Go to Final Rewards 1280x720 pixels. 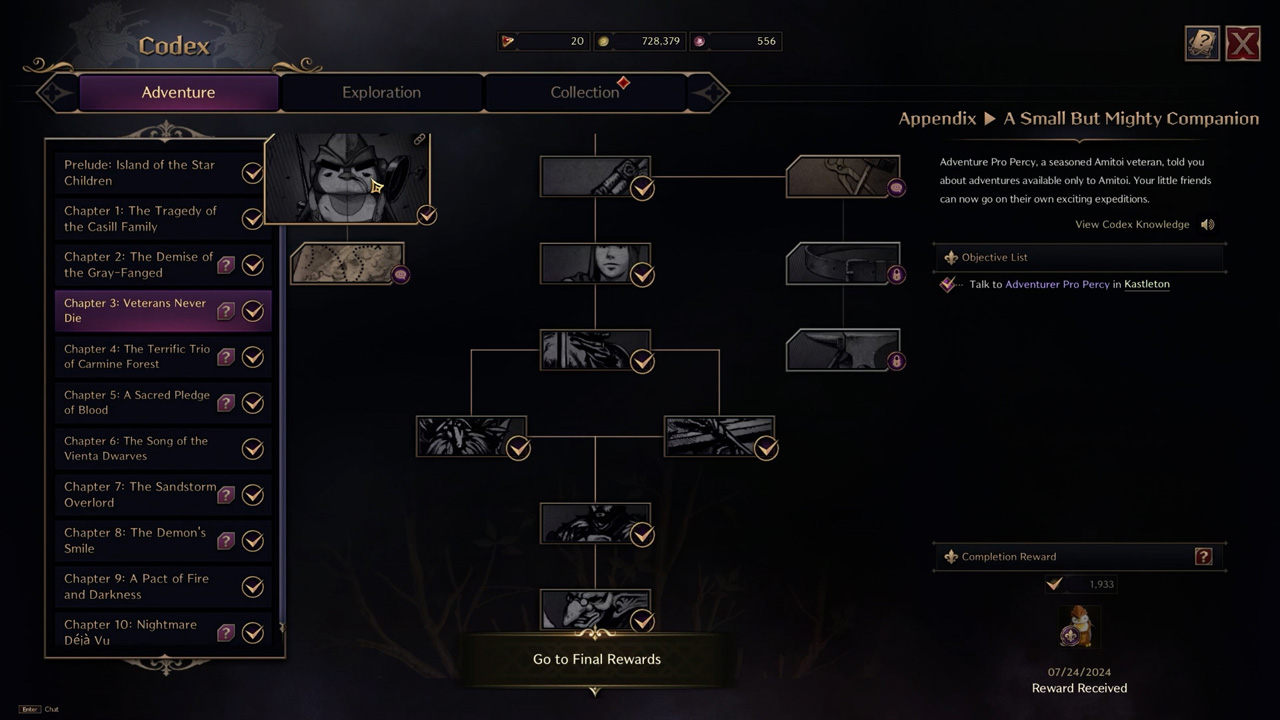596,659
